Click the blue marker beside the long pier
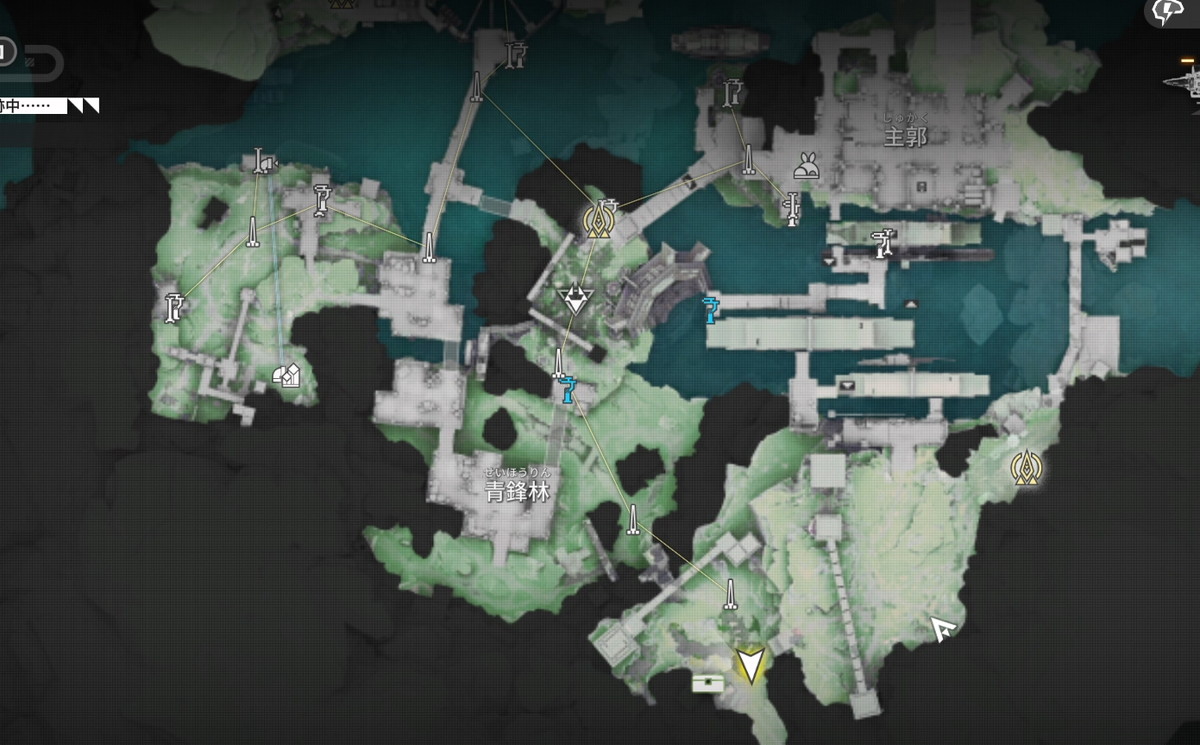The height and width of the screenshot is (745, 1200). click(x=711, y=310)
